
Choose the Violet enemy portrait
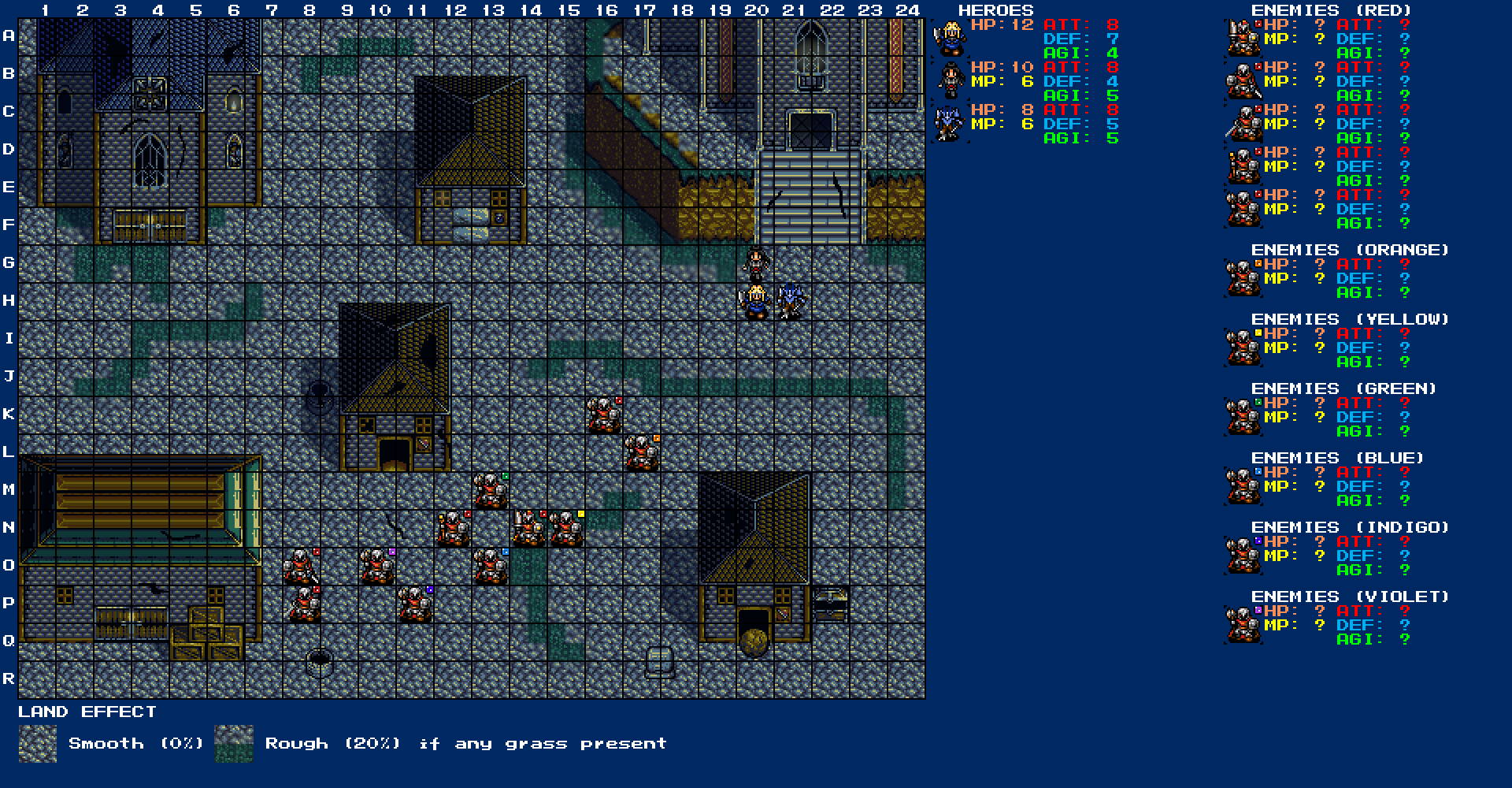click(x=1243, y=625)
